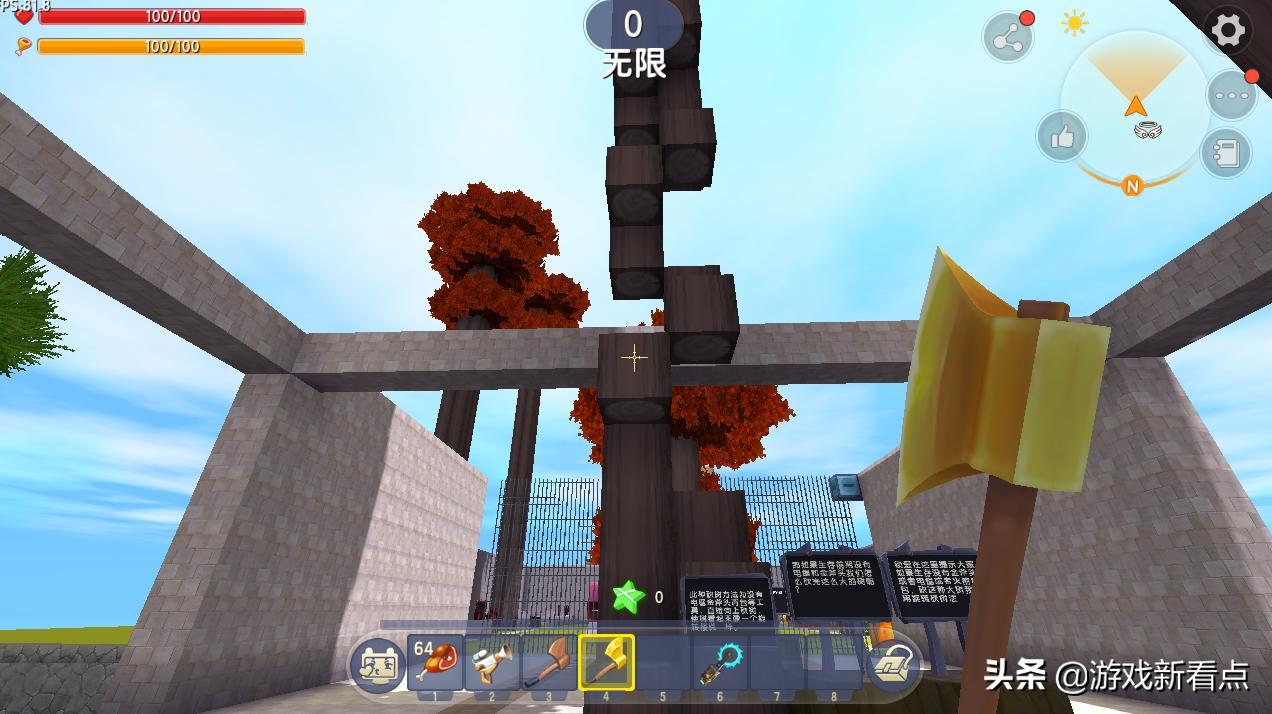The height and width of the screenshot is (714, 1272).
Task: Open the three-dots more options button
Action: point(1230,95)
